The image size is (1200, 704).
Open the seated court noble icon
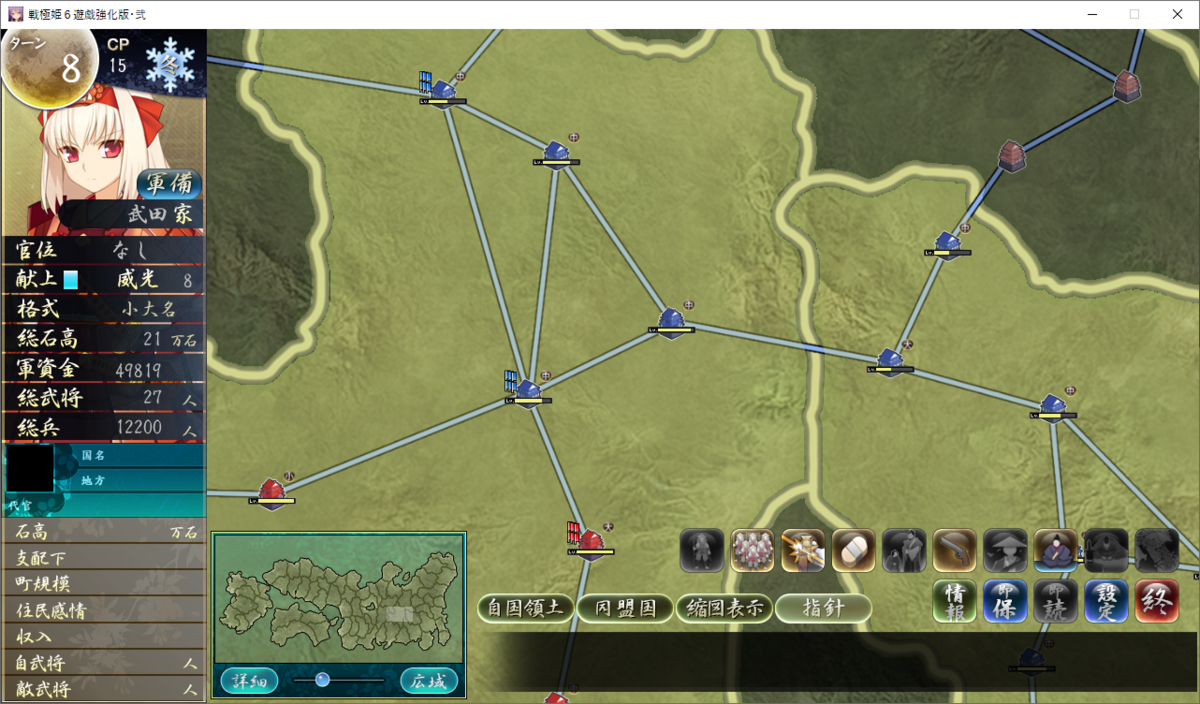(x=1055, y=550)
